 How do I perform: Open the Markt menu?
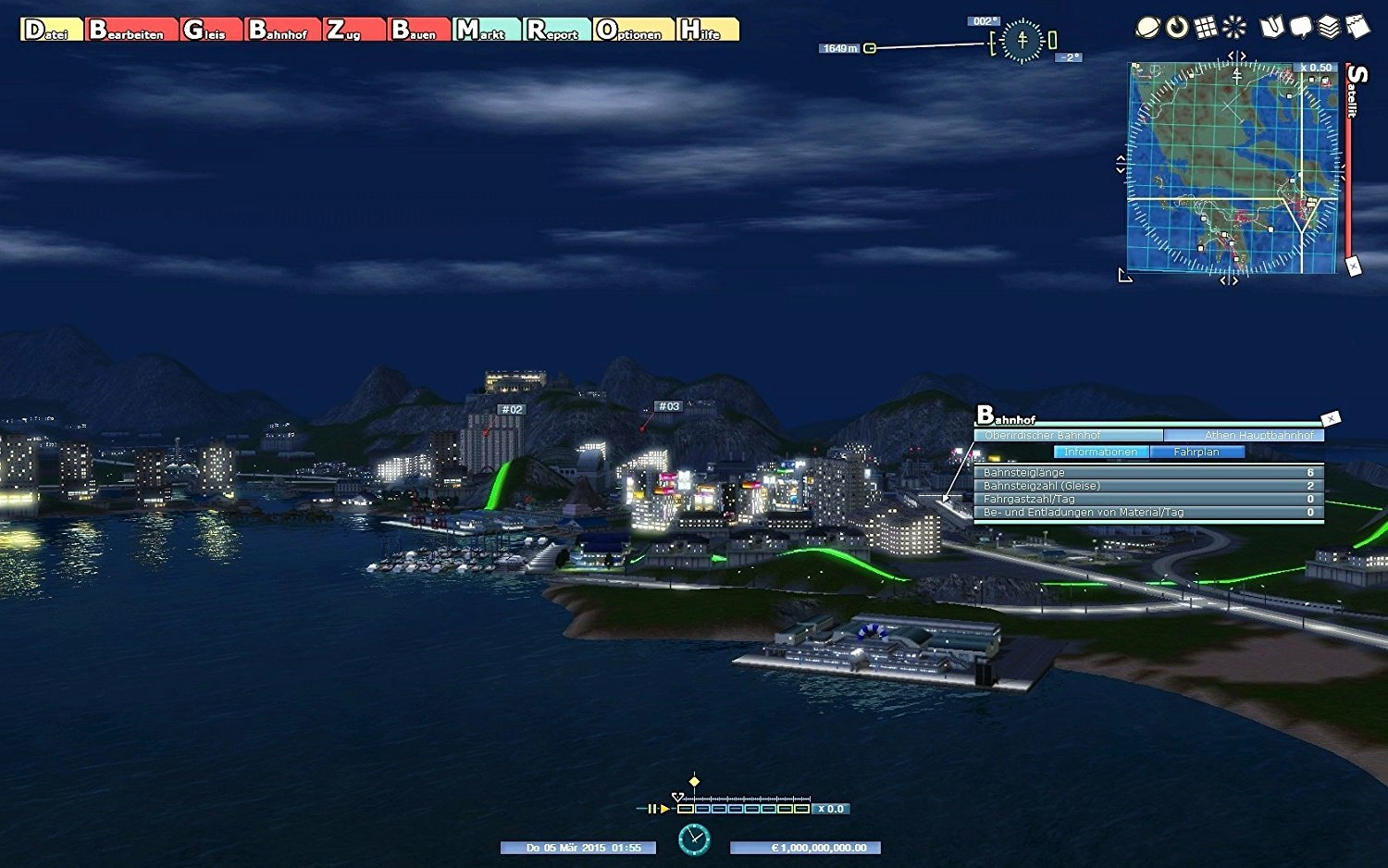tap(487, 31)
